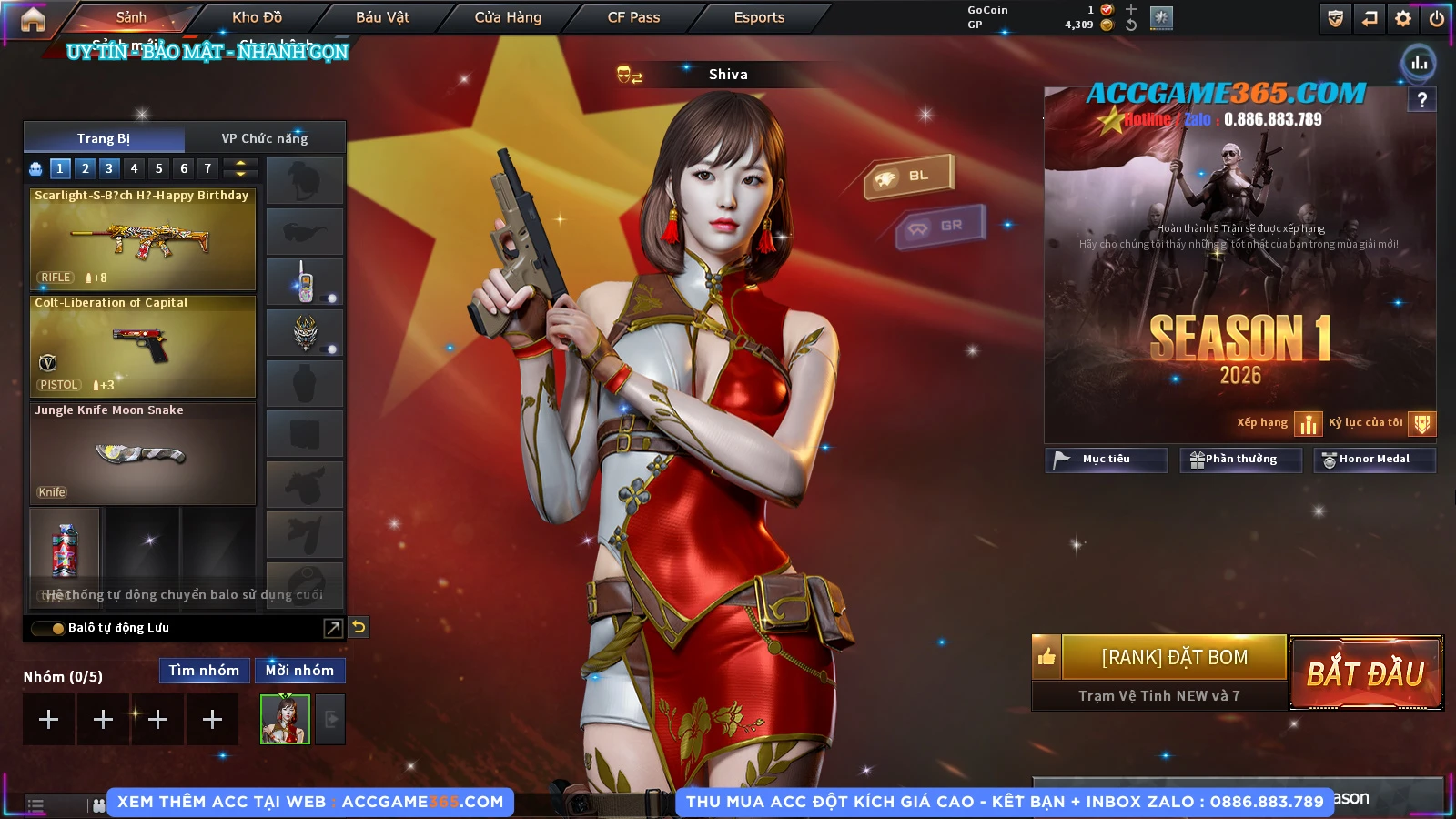Select the Scarlight rifle slot
The width and height of the screenshot is (1456, 819).
[143, 238]
